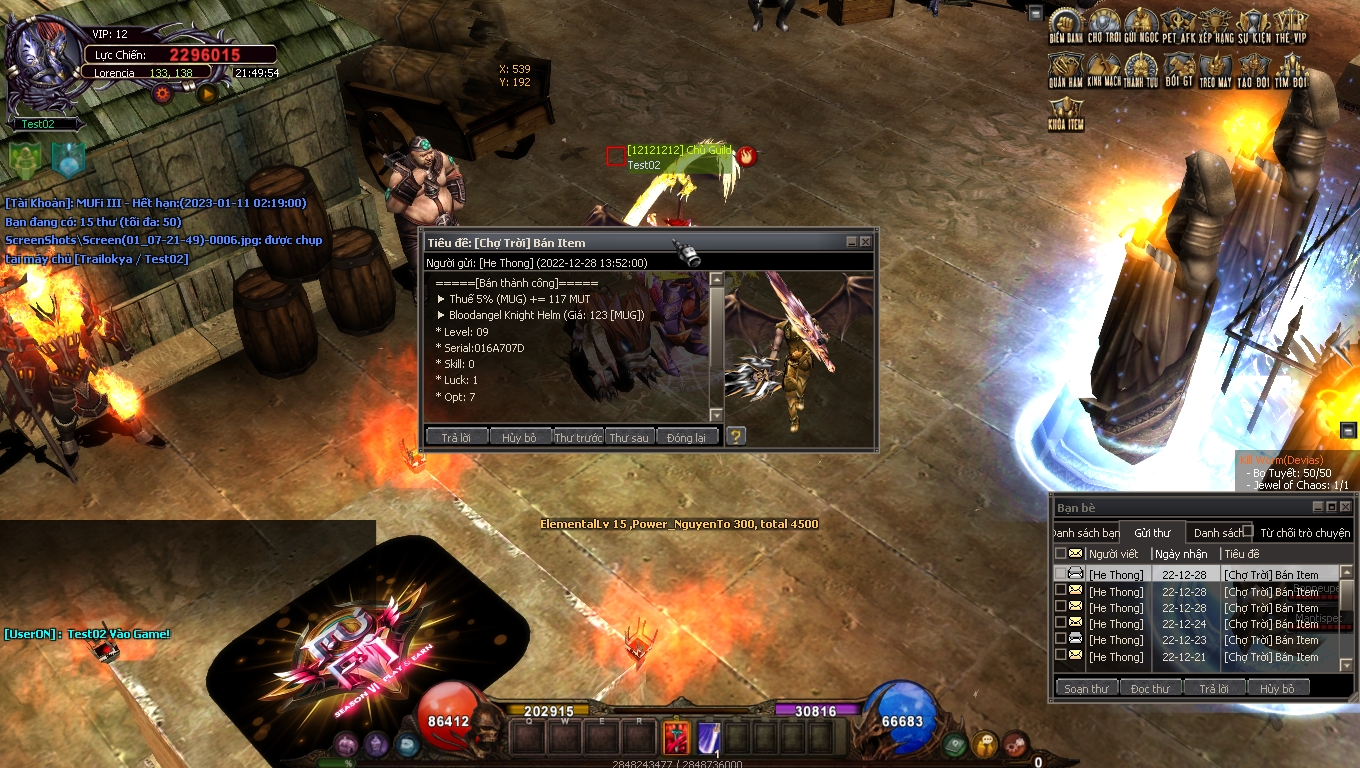The height and width of the screenshot is (768, 1360).
Task: Click the Đóng lại button in the mail
Action: tap(687, 437)
